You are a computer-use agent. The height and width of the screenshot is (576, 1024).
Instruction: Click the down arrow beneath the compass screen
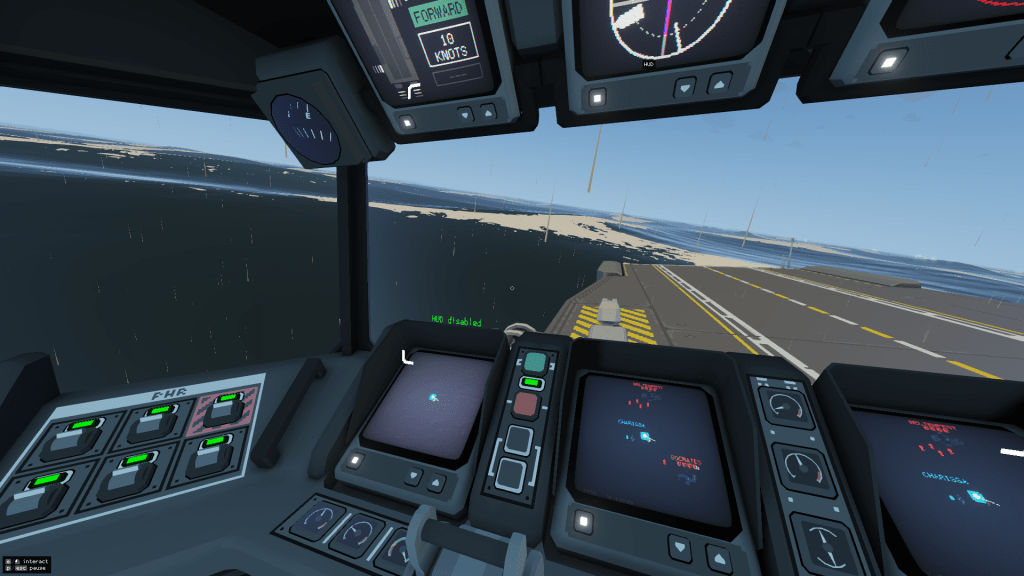[x=685, y=87]
